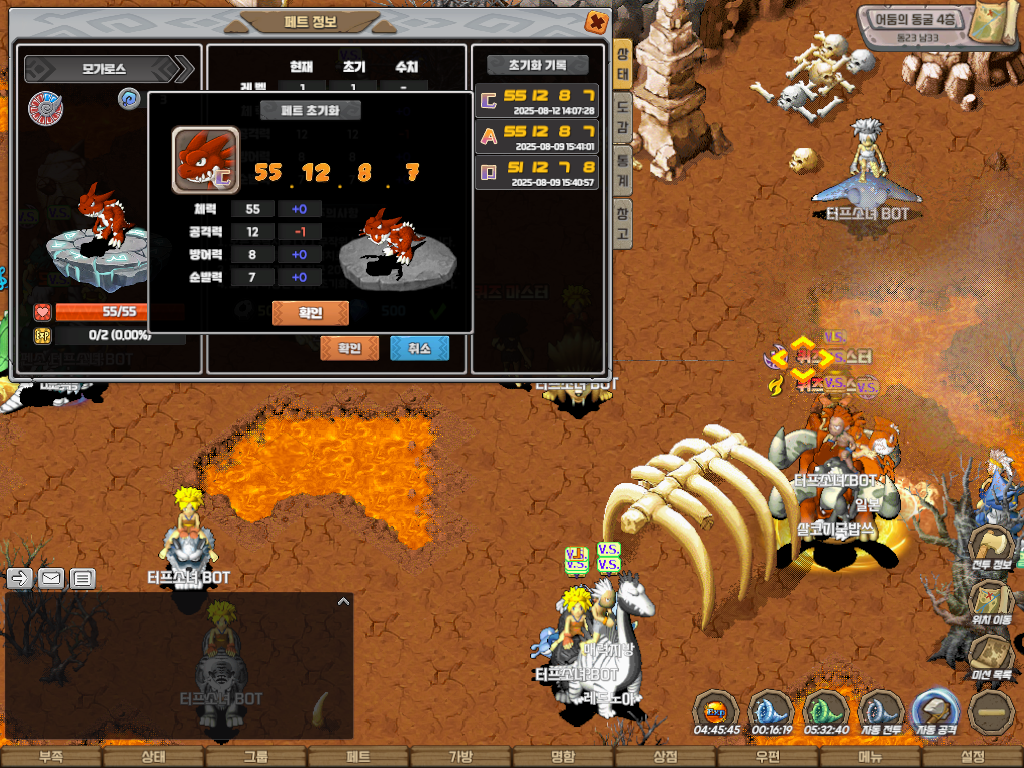Click the blue 취소 button

pos(419,348)
